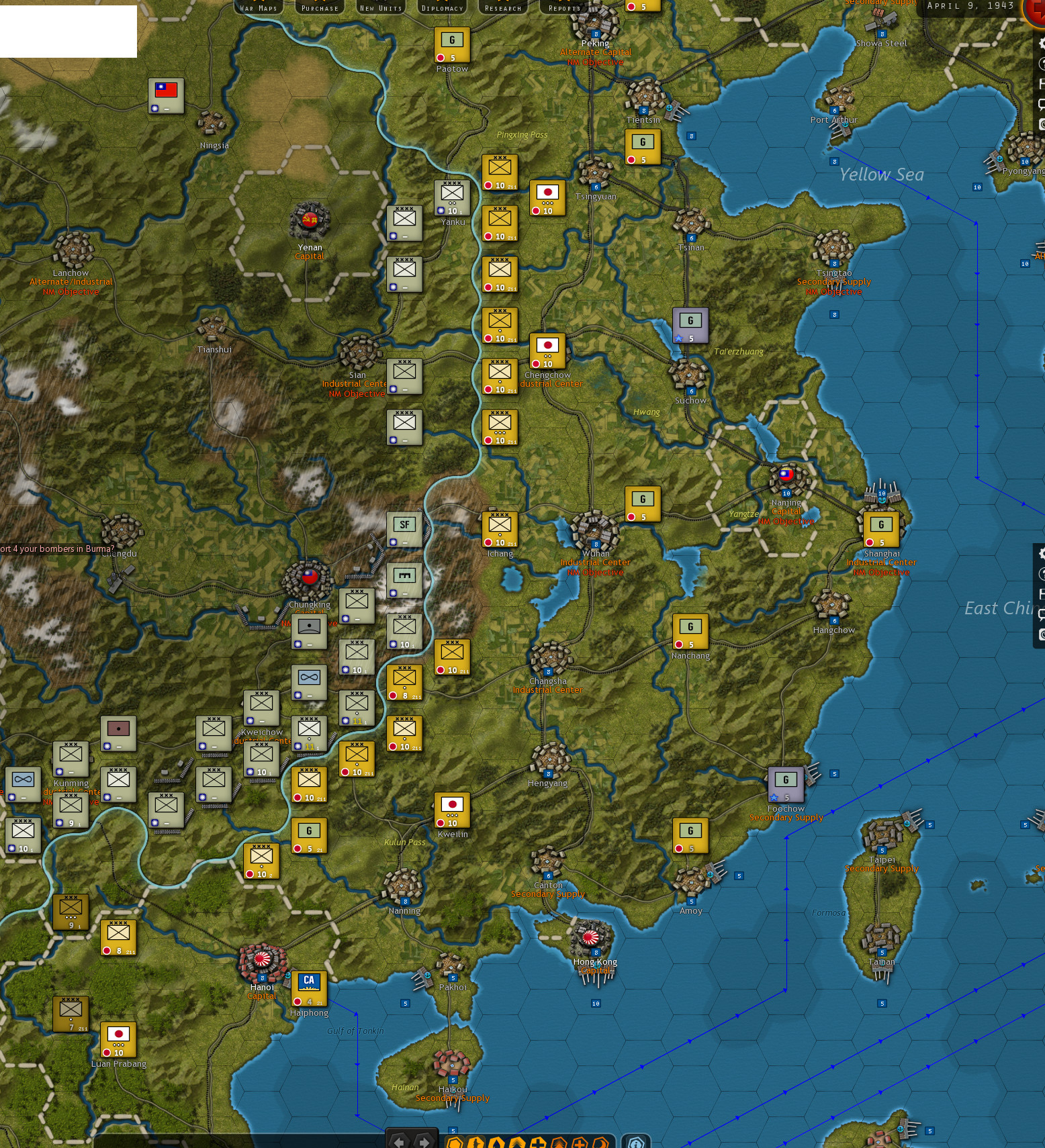The height and width of the screenshot is (1148, 1045).
Task: Click the info button on the bottom toolbar
Action: coord(635,1141)
